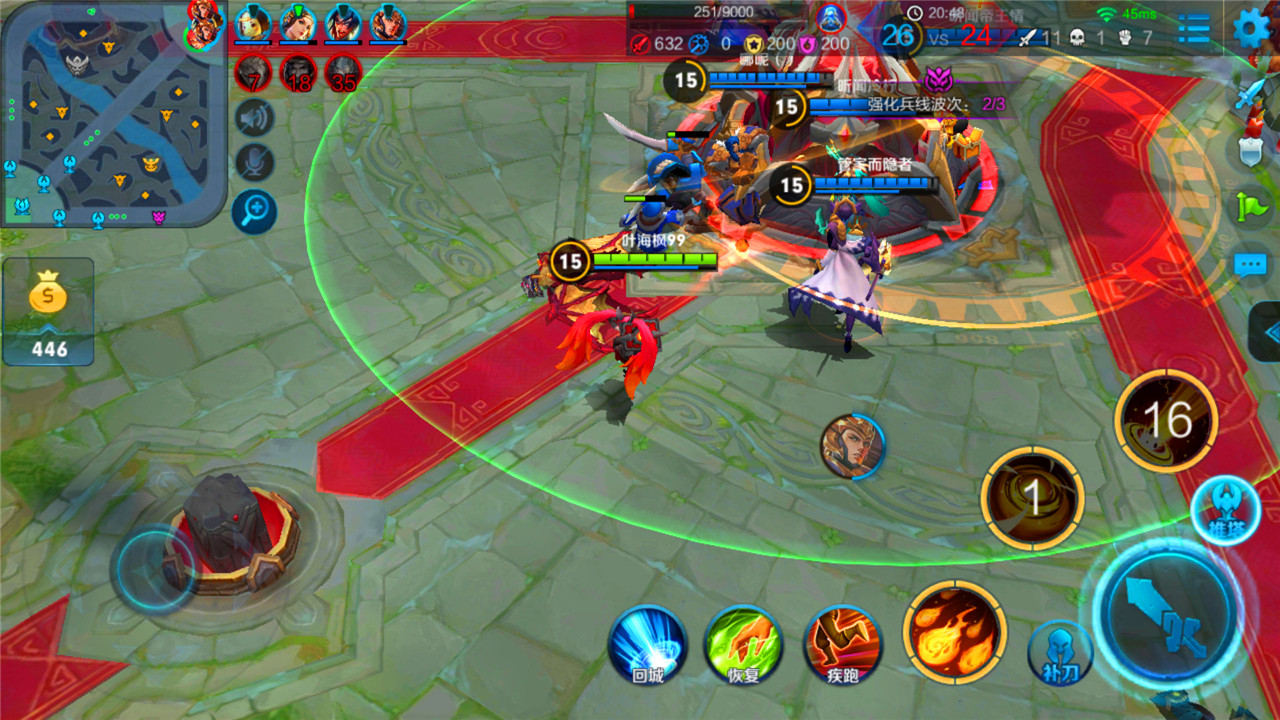Toggle the speaker sound button
This screenshot has width=1280, height=720.
[x=255, y=118]
